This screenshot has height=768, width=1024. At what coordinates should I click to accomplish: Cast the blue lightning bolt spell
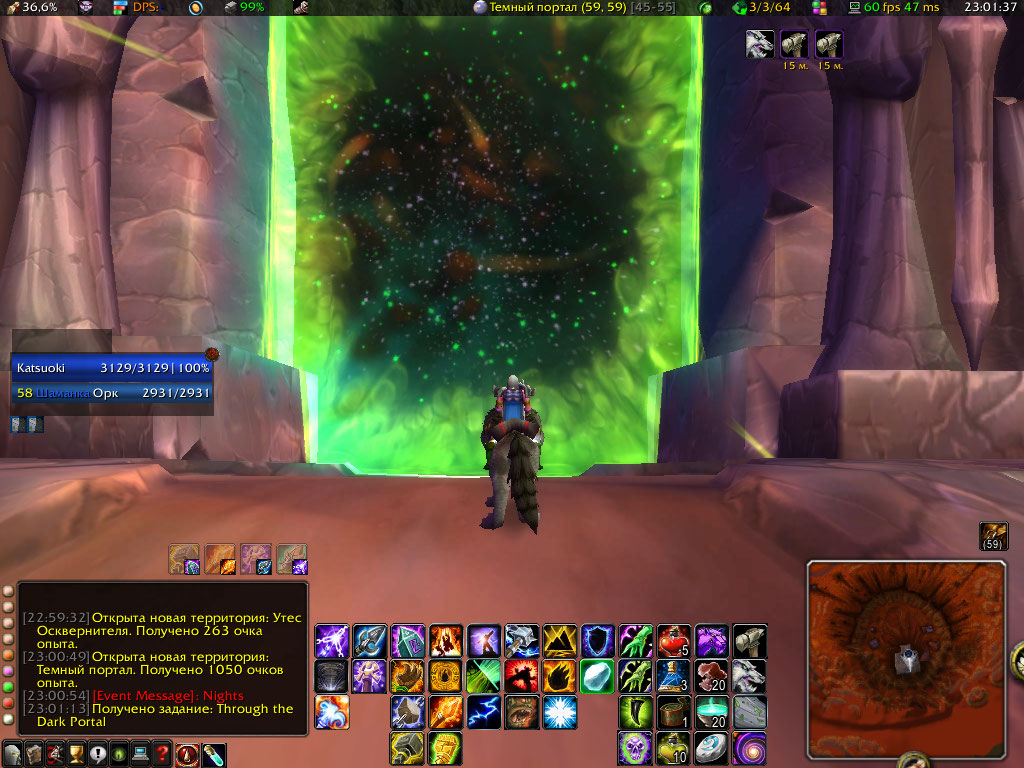483,711
